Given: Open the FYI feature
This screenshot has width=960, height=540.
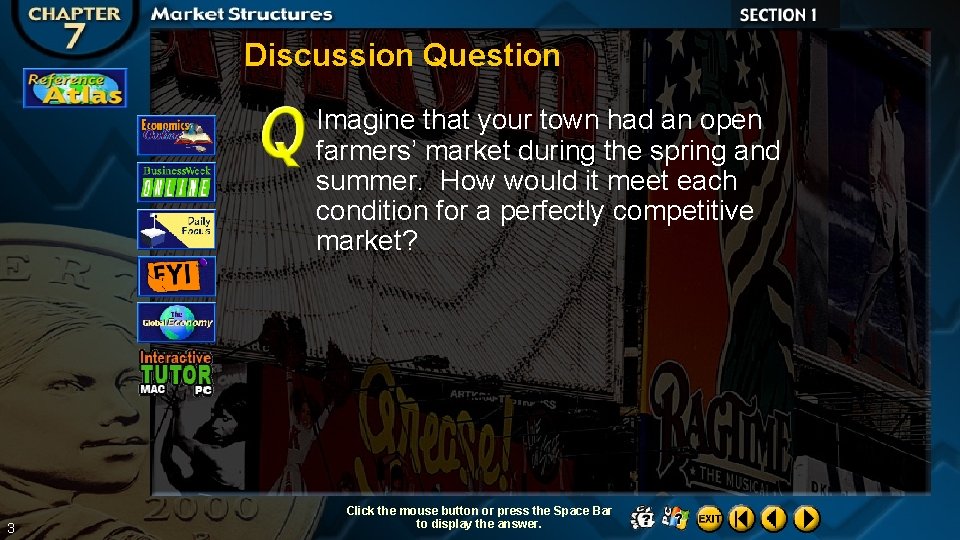Looking at the screenshot, I should pos(176,276).
